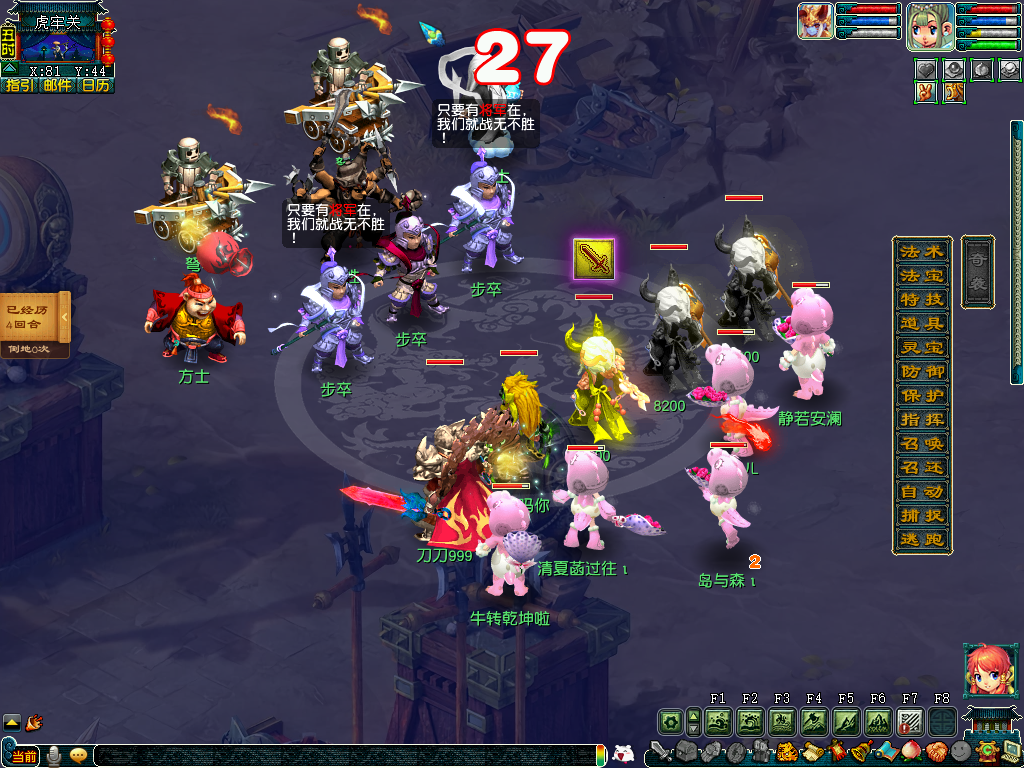Open the 邮件 mail button

(57, 86)
